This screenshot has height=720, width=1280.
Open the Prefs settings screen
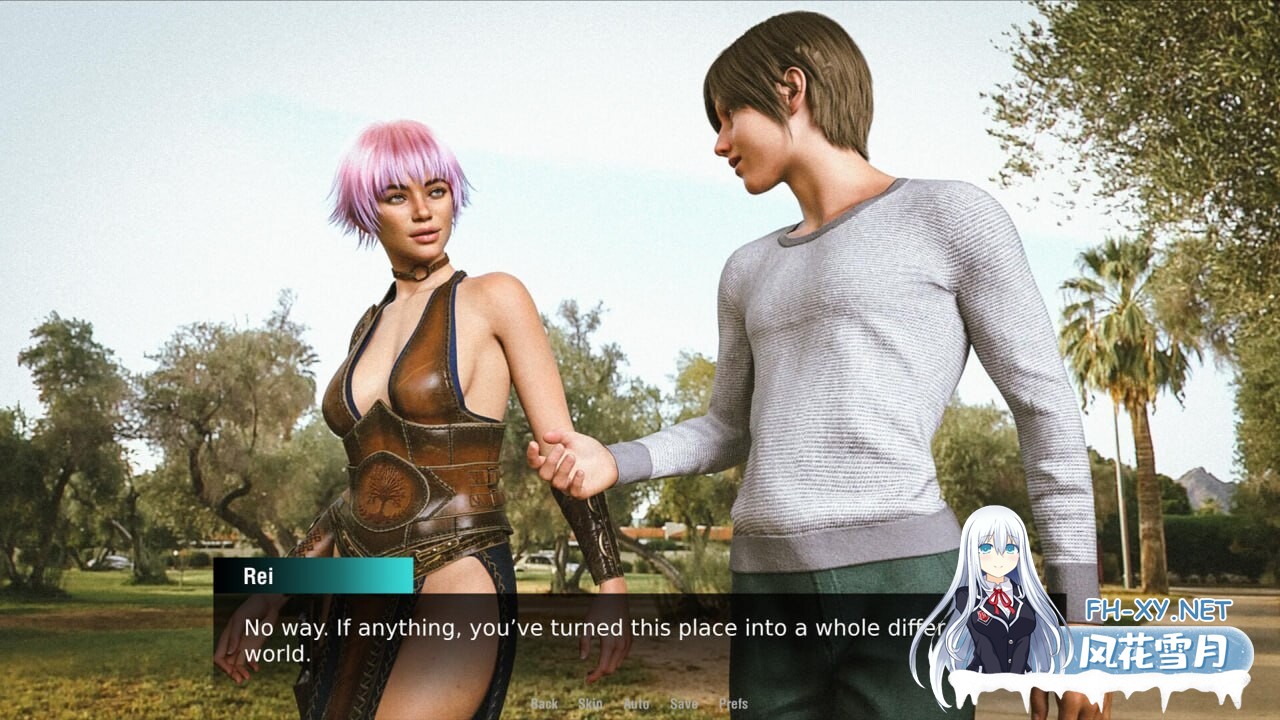pyautogui.click(x=733, y=704)
